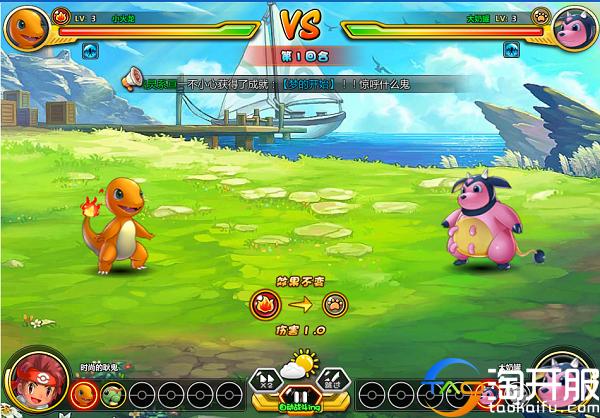Select the Charmander team slot

[85, 394]
